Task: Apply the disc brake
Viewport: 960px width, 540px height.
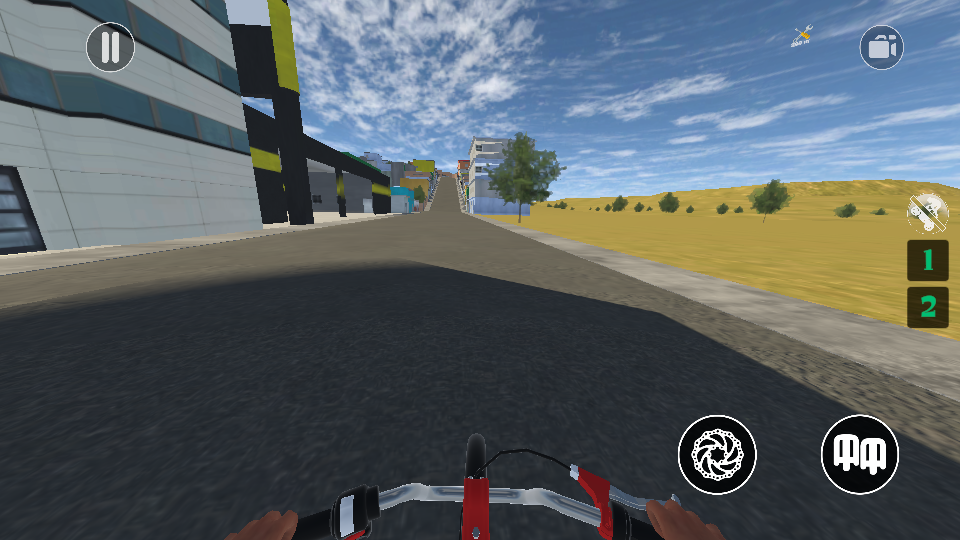Action: (717, 454)
